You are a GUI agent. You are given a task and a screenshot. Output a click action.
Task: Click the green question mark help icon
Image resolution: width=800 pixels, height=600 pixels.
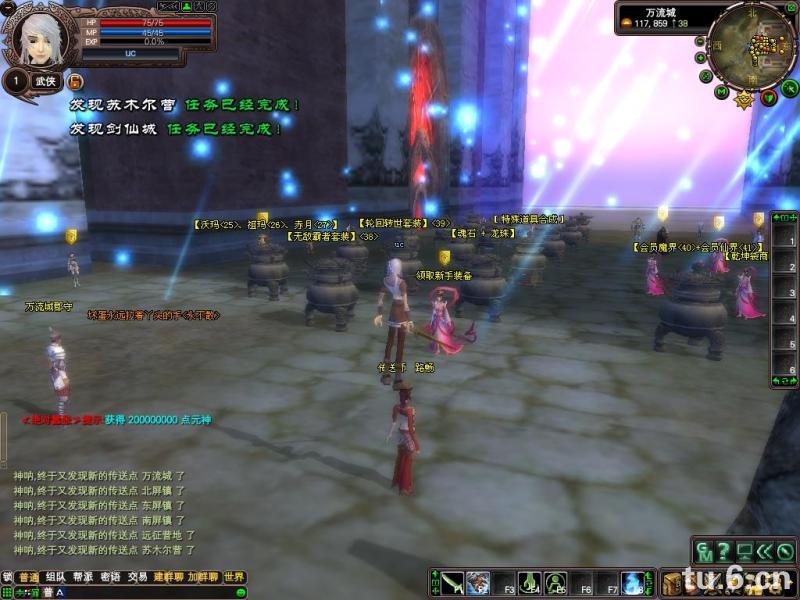pos(724,551)
